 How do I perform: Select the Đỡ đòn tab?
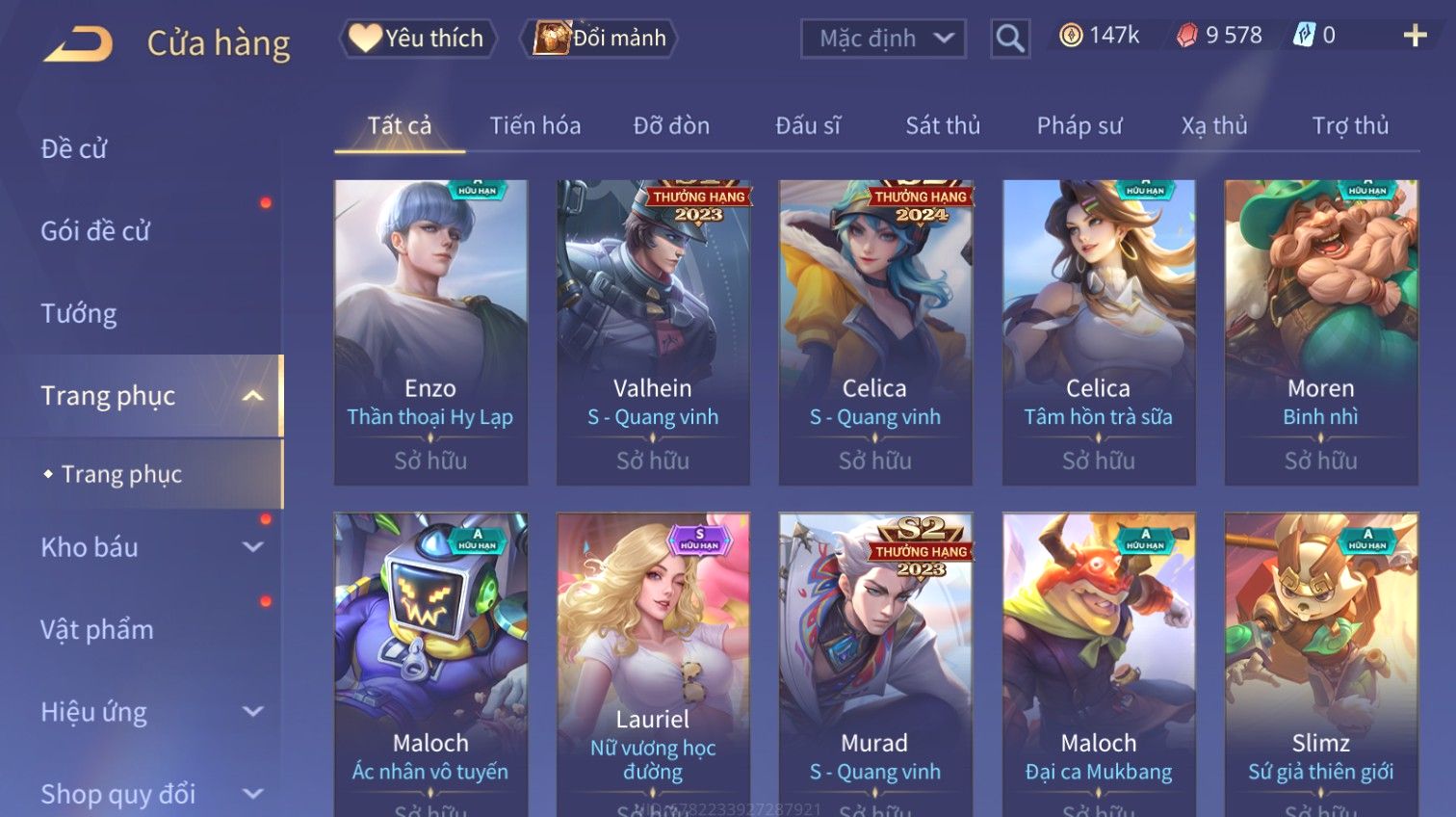(671, 126)
